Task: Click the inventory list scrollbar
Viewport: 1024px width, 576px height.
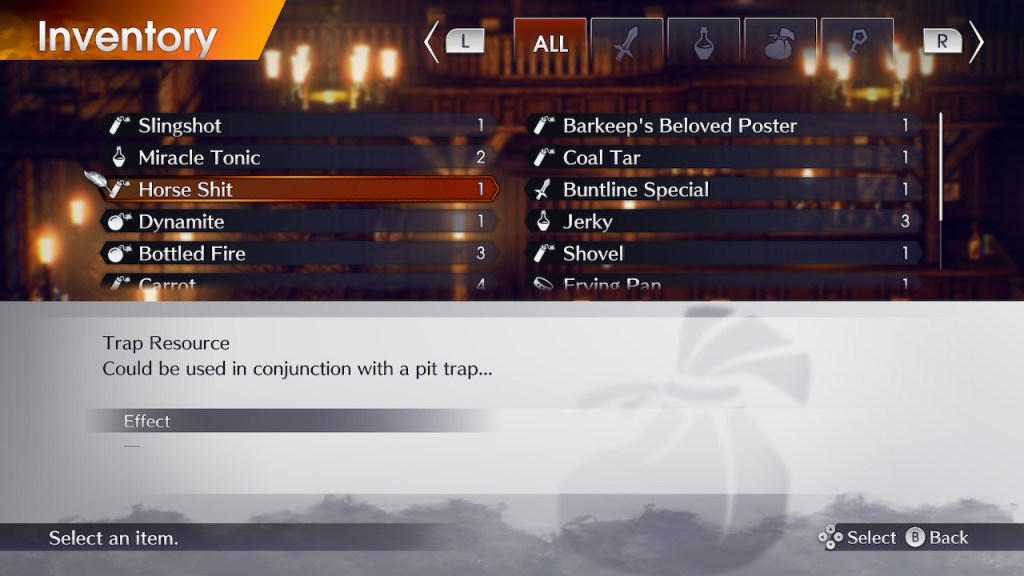Action: (x=941, y=166)
